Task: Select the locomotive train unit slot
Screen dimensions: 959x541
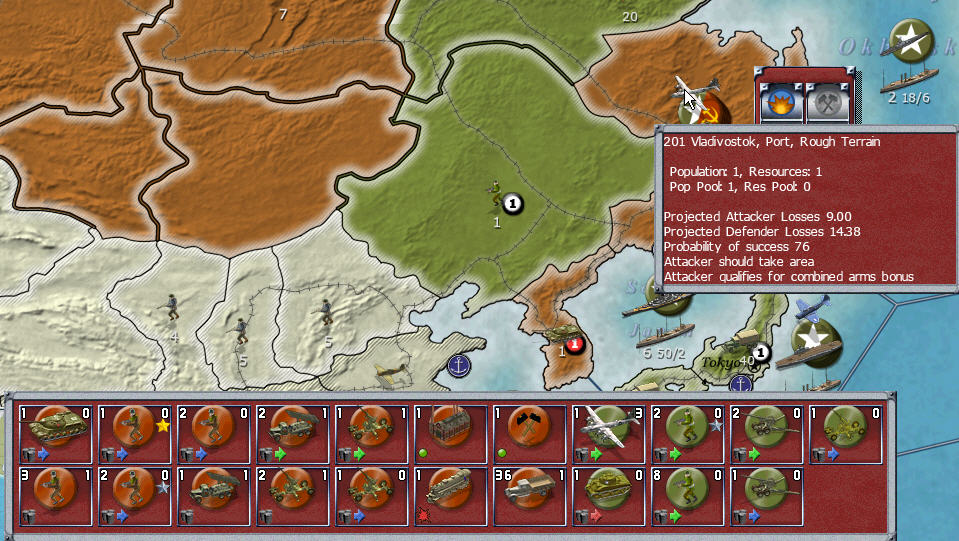Action: pos(451,495)
